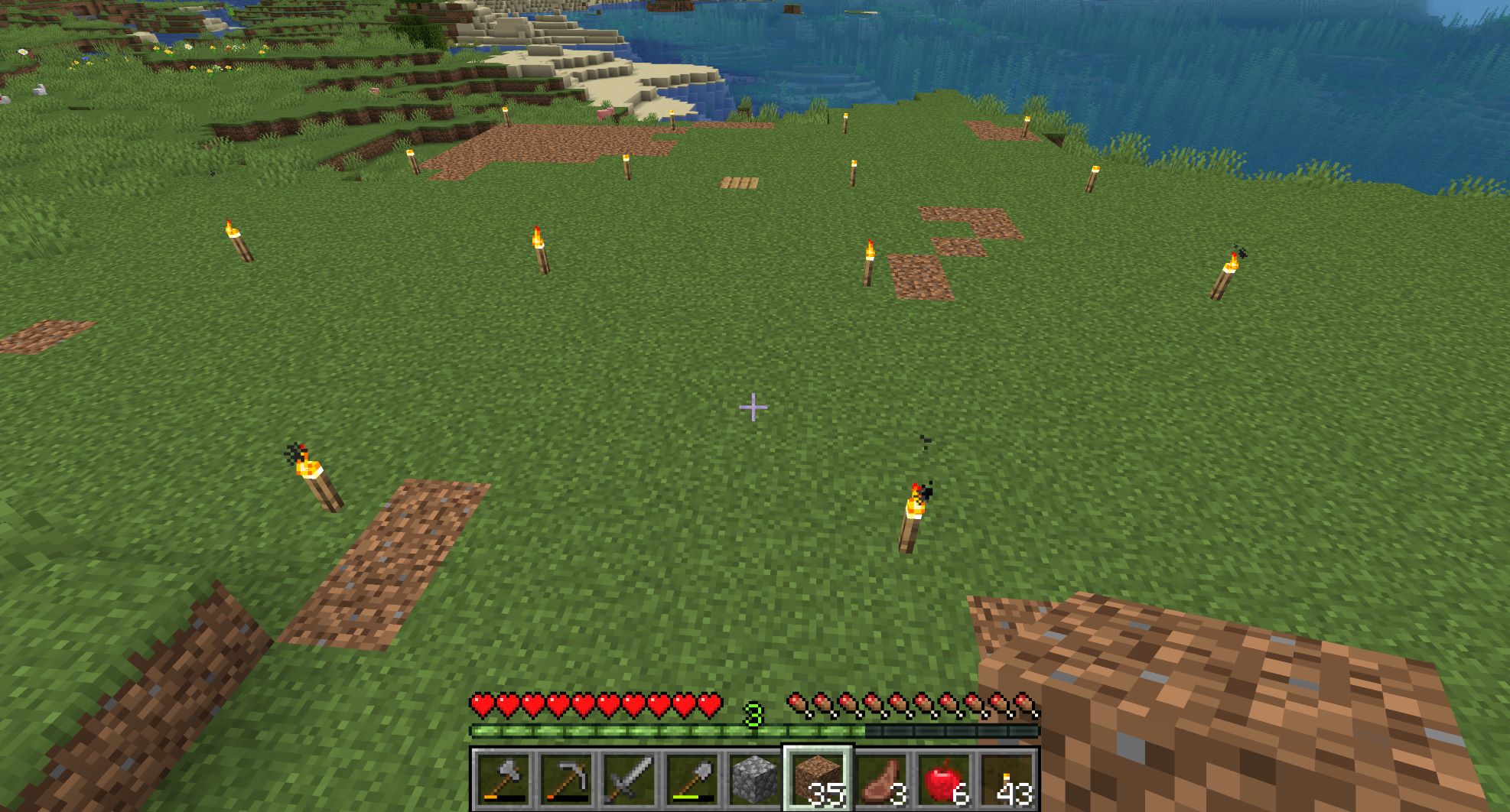Select the raw porkchop slot
Viewport: 1510px width, 812px height.
tap(880, 779)
